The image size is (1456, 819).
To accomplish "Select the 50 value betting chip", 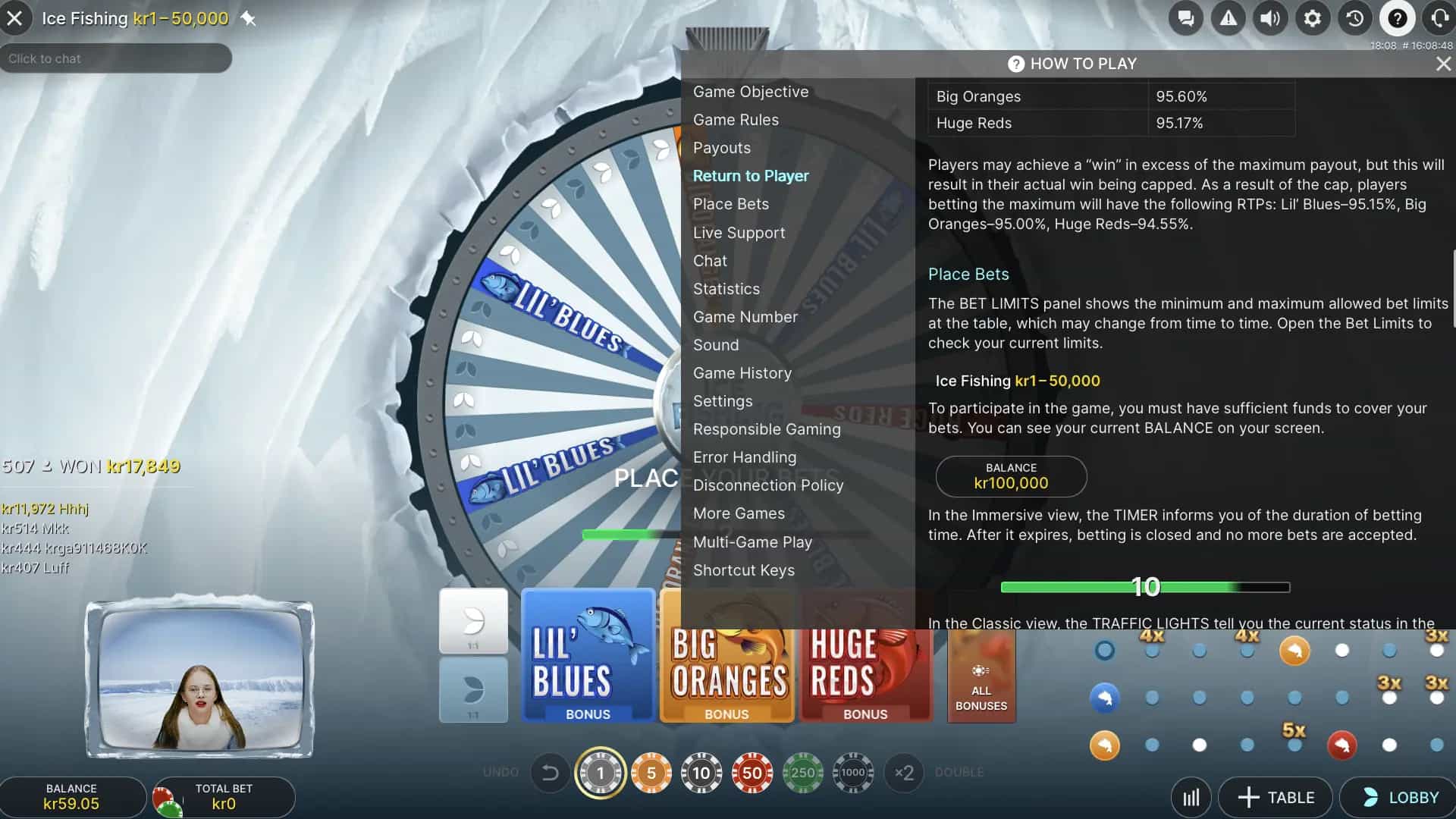I will point(752,773).
